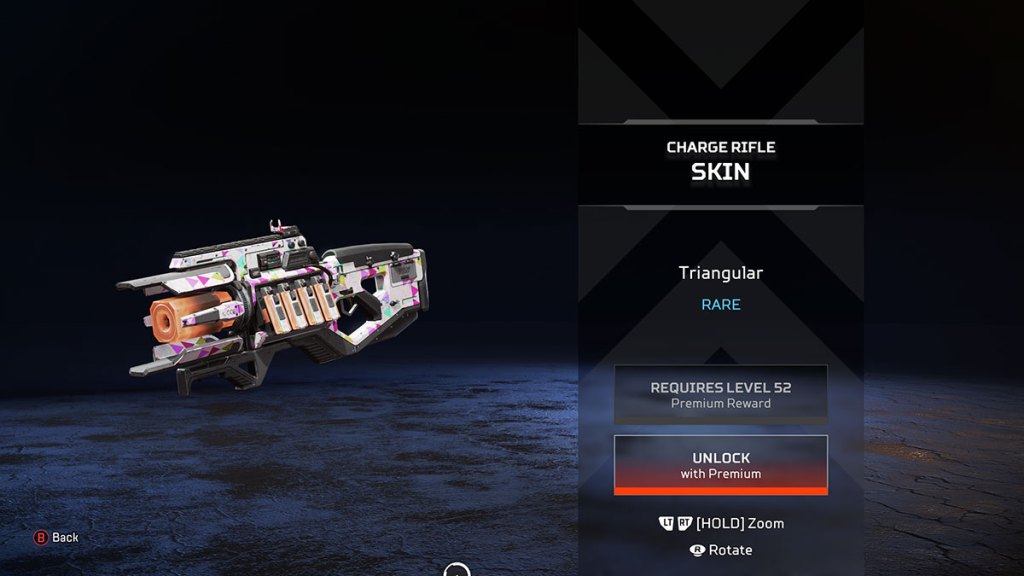Unlock the skin with Premium

pos(720,465)
